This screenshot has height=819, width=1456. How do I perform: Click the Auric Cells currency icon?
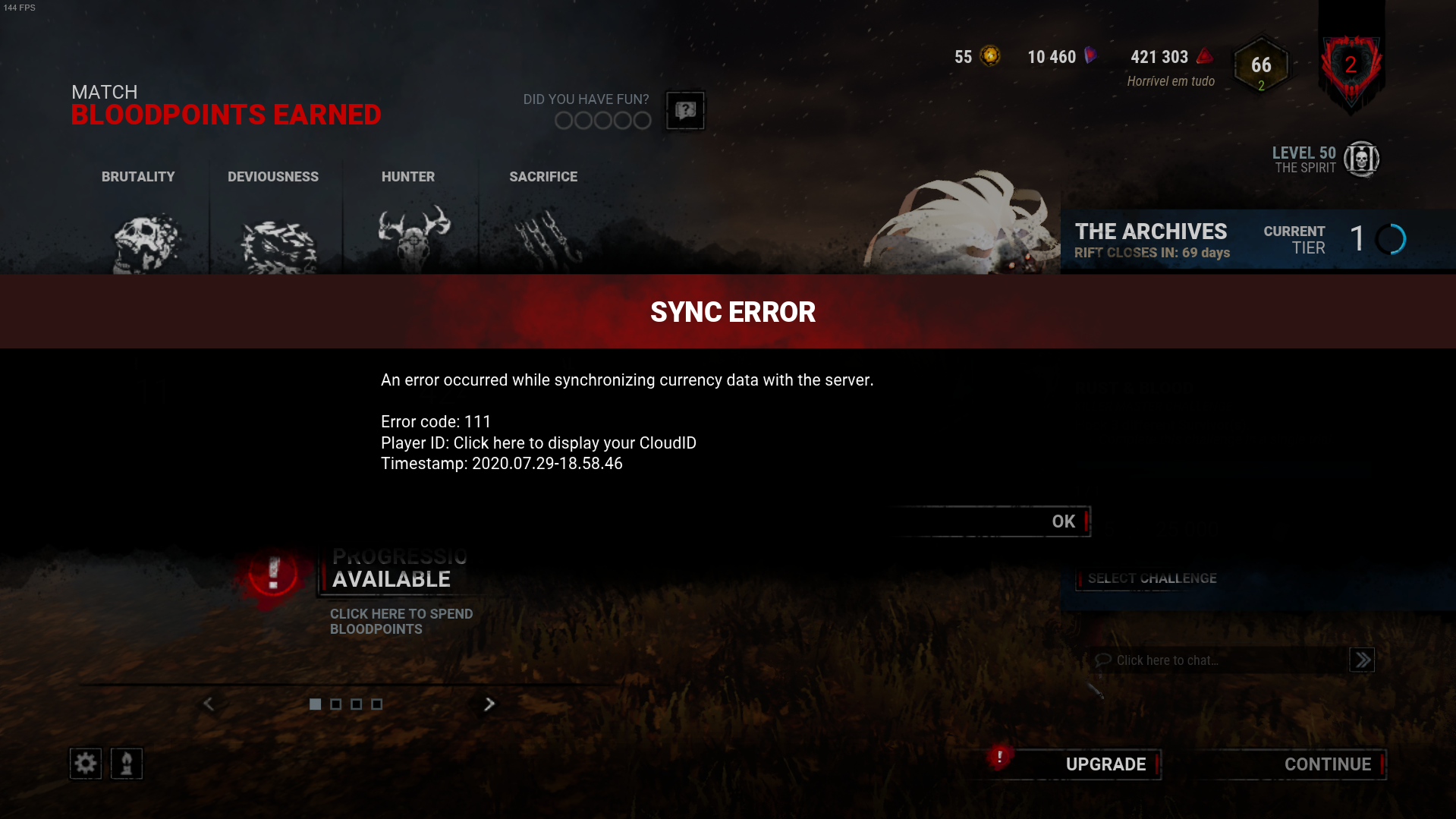click(x=990, y=55)
